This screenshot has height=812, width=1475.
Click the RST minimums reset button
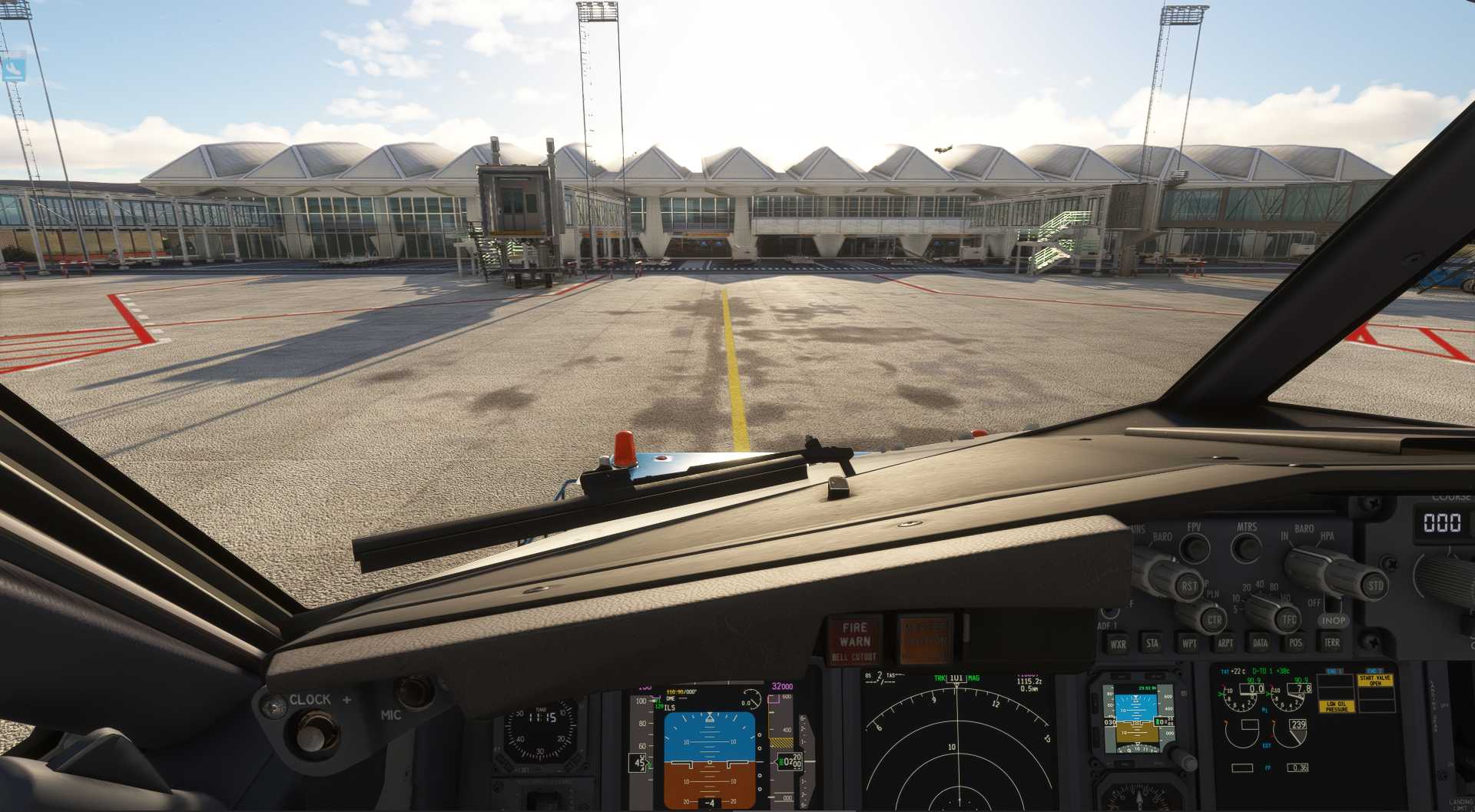pos(1189,586)
